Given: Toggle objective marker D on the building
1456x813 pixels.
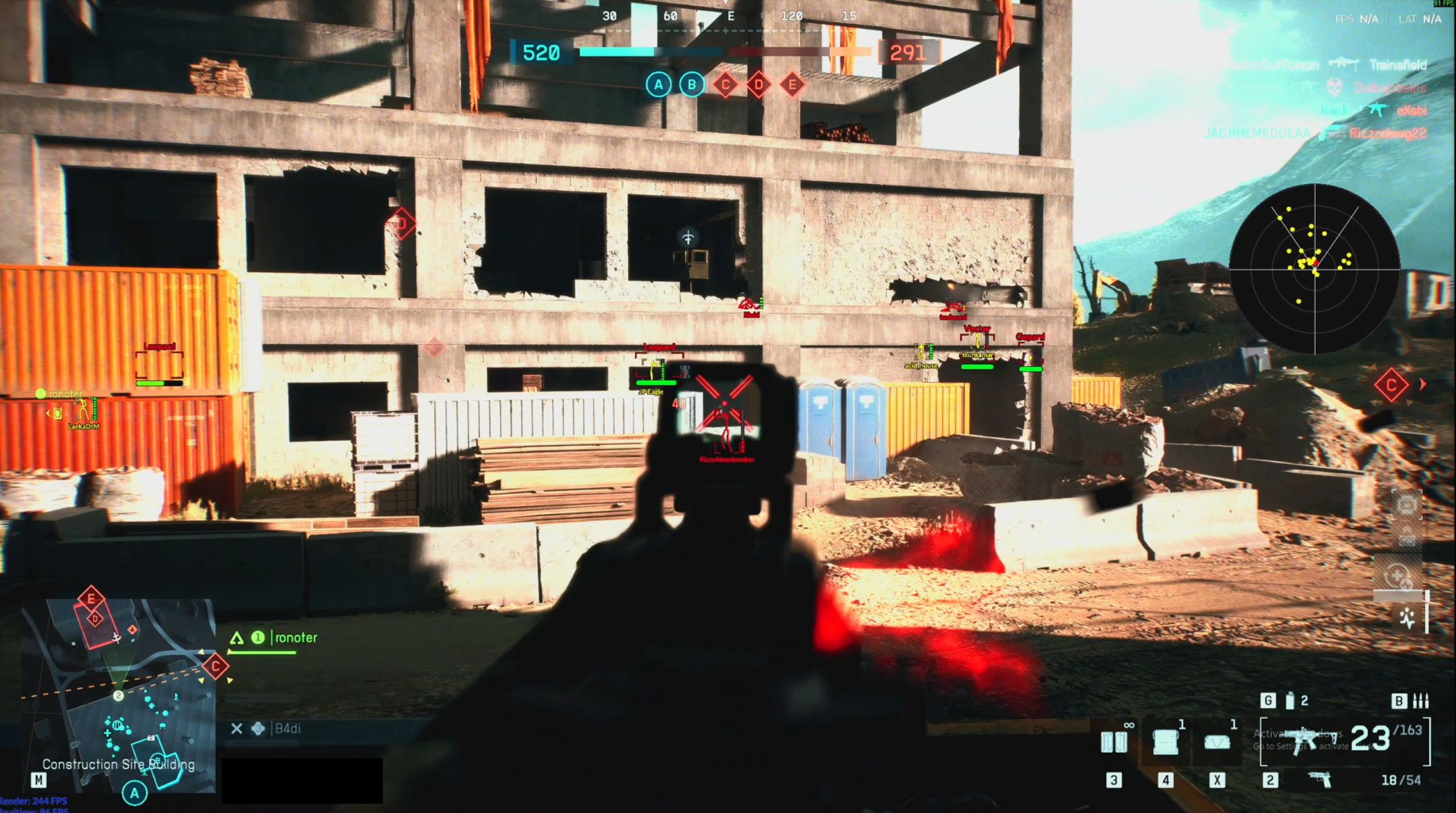Looking at the screenshot, I should point(402,223).
